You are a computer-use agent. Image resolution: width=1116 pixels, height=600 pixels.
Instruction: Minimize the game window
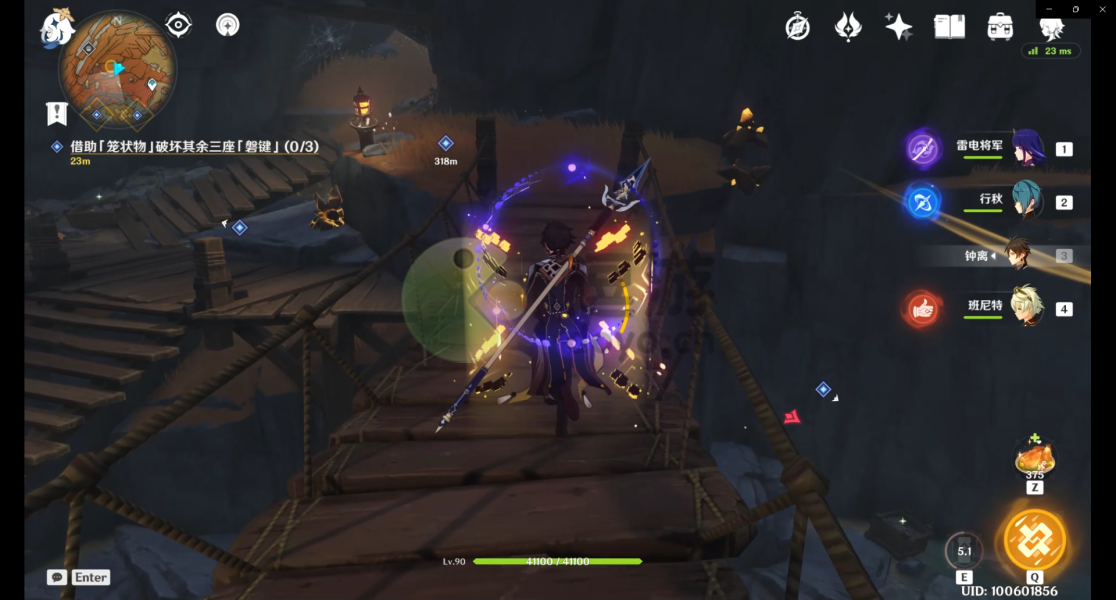click(x=1049, y=9)
